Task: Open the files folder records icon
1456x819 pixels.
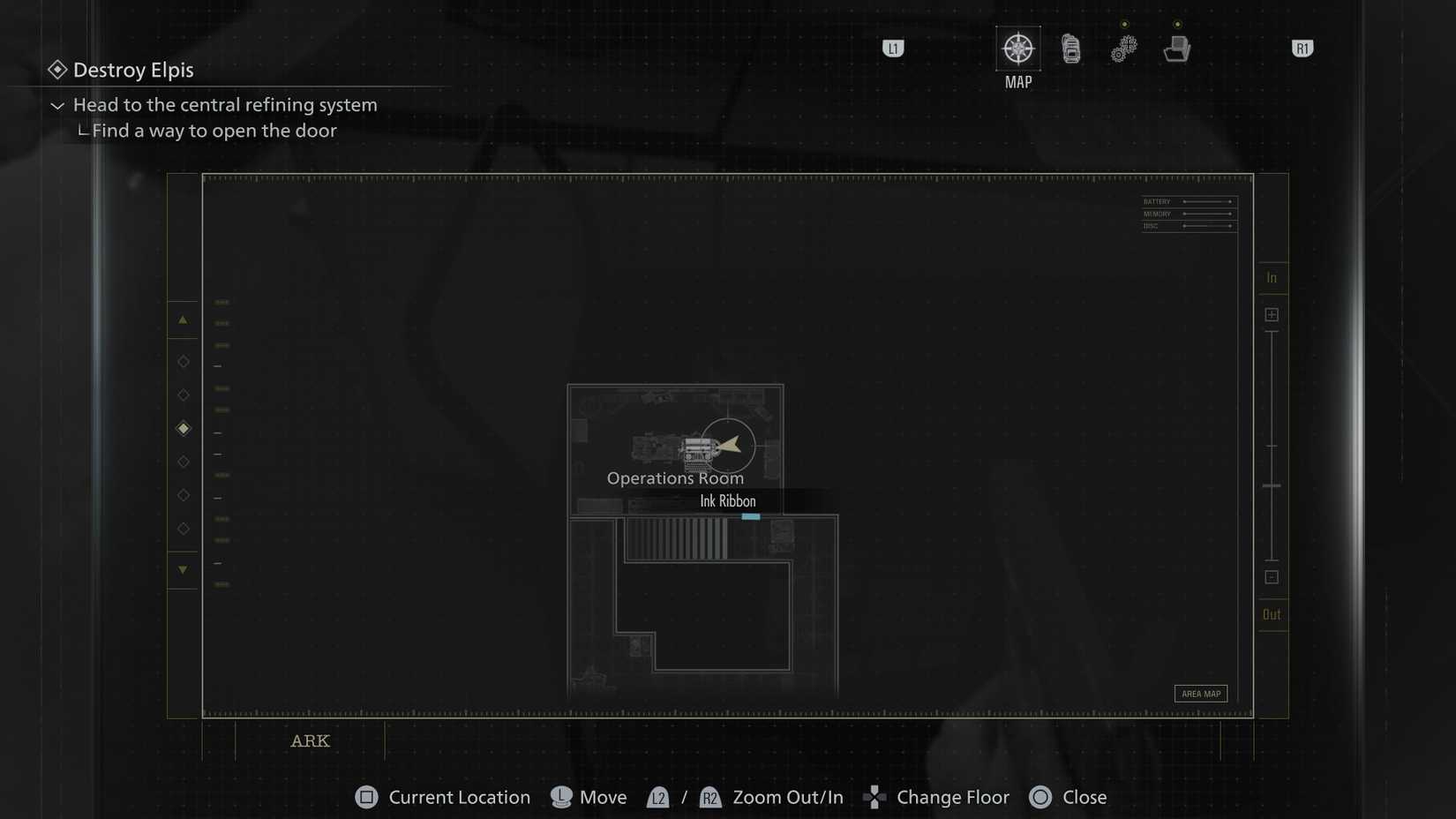Action: click(1177, 49)
